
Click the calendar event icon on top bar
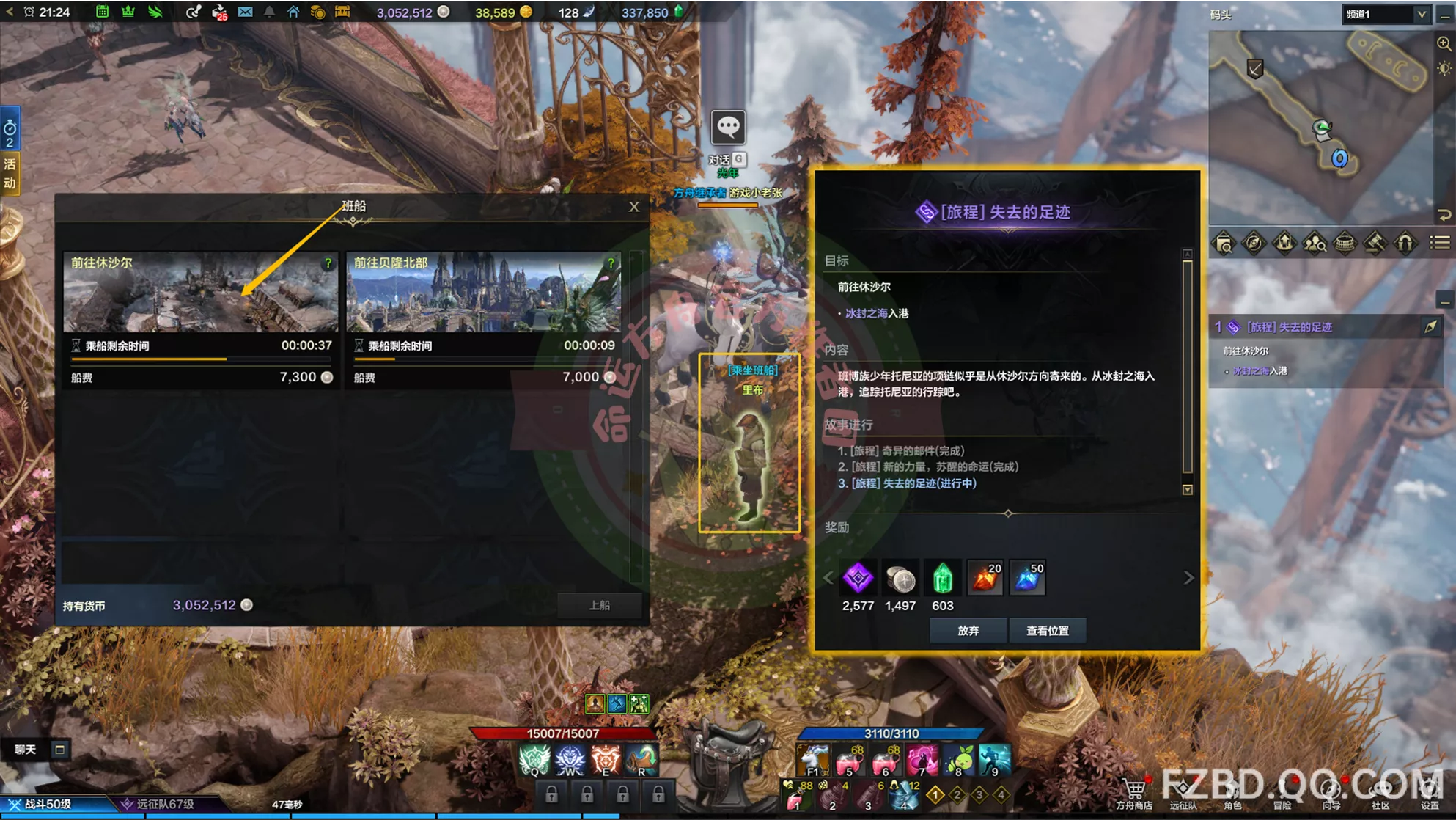click(102, 12)
